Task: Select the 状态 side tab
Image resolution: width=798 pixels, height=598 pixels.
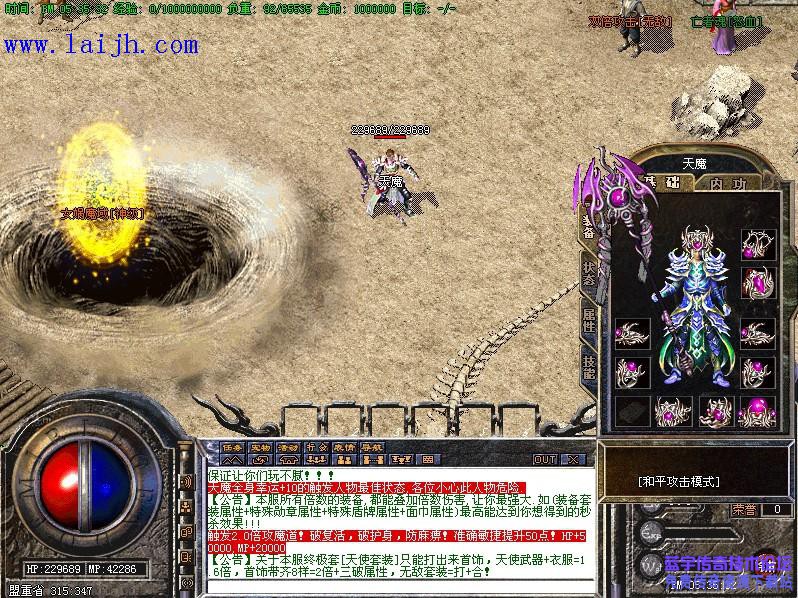Action: point(589,274)
